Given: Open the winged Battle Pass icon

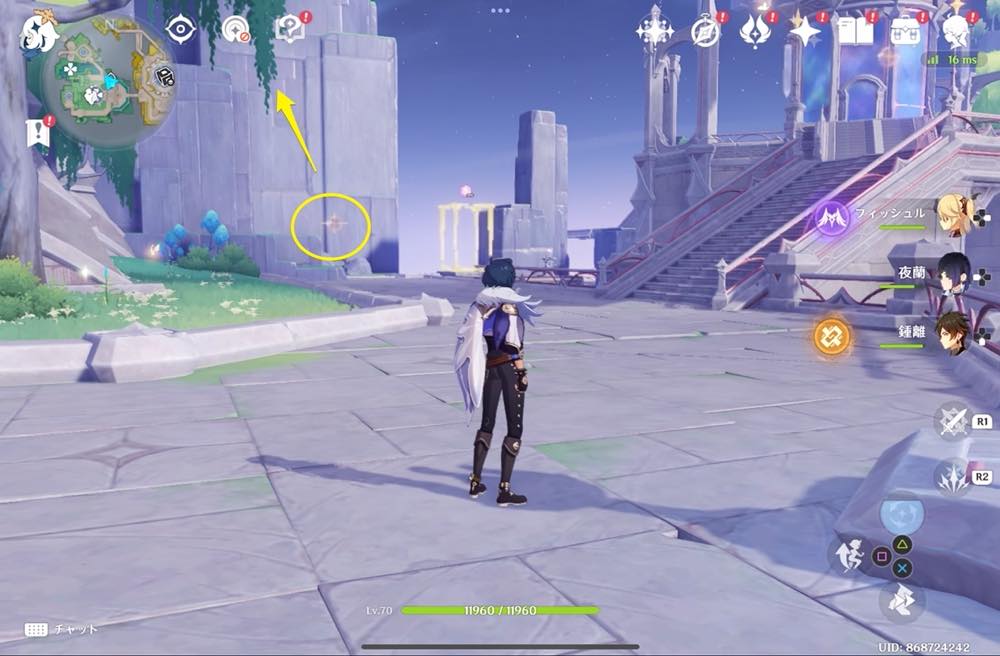Looking at the screenshot, I should coord(755,32).
